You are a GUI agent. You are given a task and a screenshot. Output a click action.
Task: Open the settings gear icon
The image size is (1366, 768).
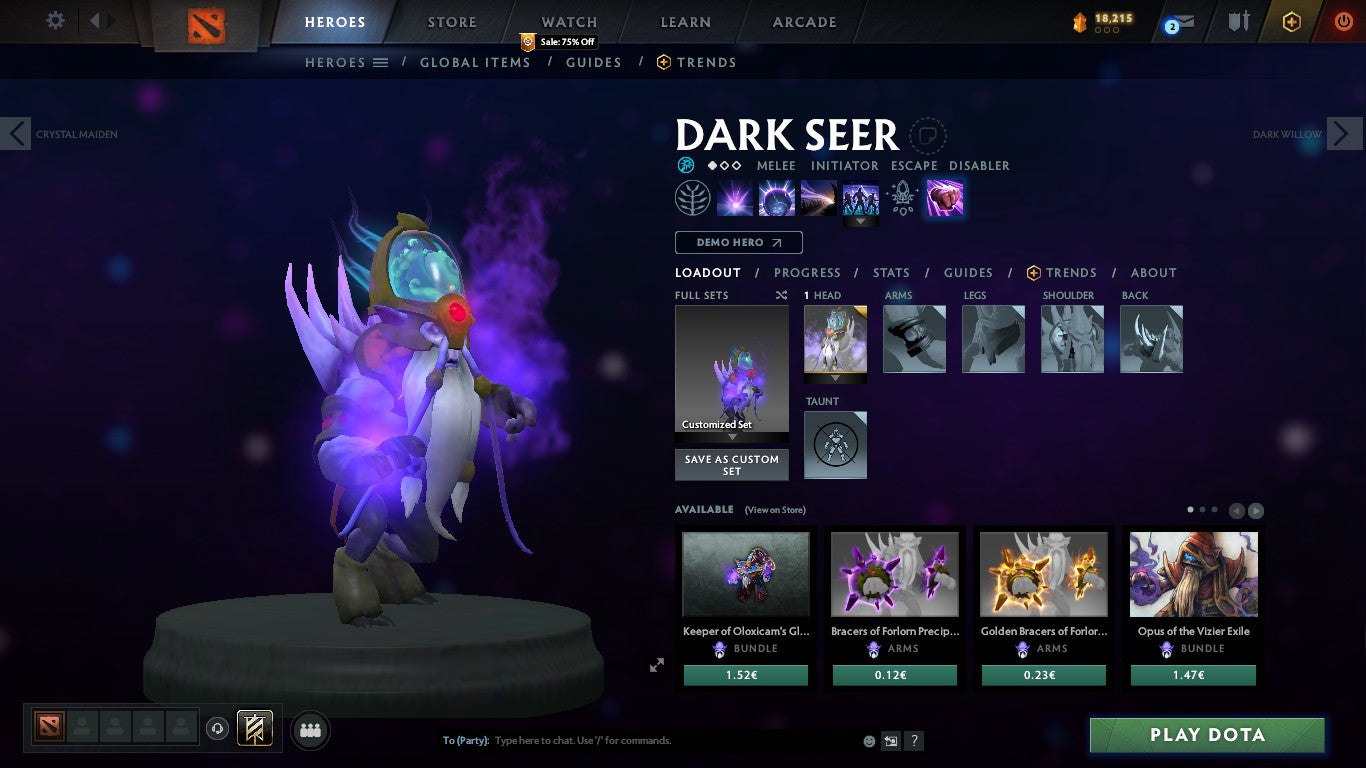click(x=55, y=20)
